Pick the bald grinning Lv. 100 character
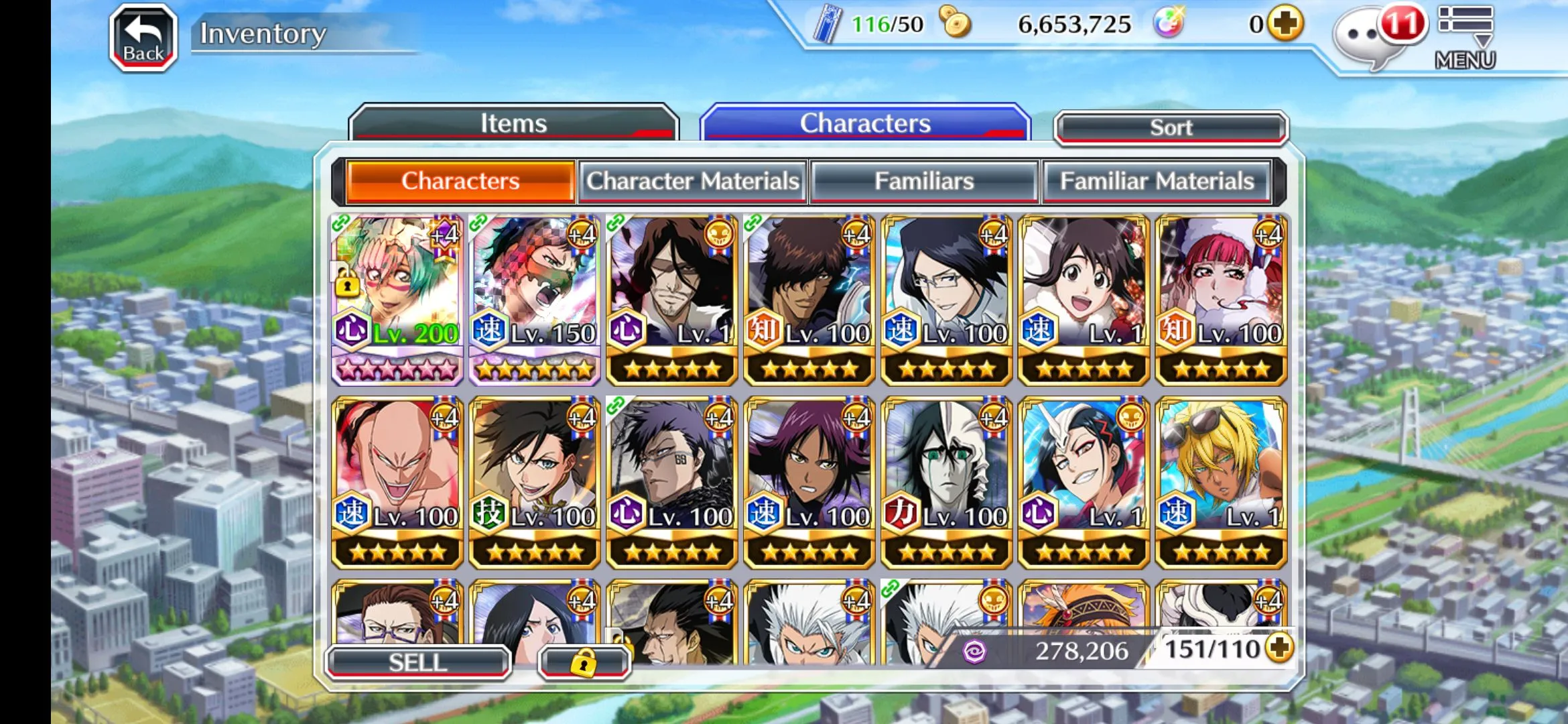The image size is (1568, 724). point(397,483)
